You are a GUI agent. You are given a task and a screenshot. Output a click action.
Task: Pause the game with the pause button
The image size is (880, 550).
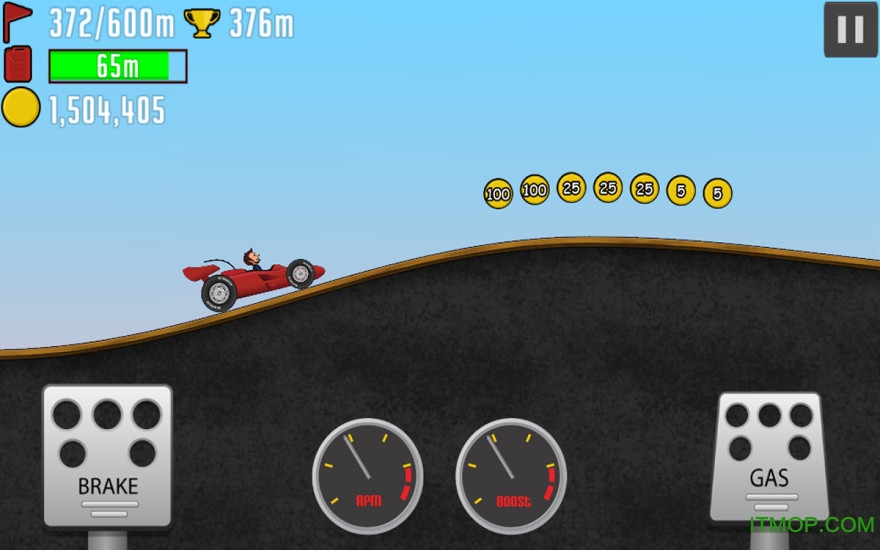(850, 30)
